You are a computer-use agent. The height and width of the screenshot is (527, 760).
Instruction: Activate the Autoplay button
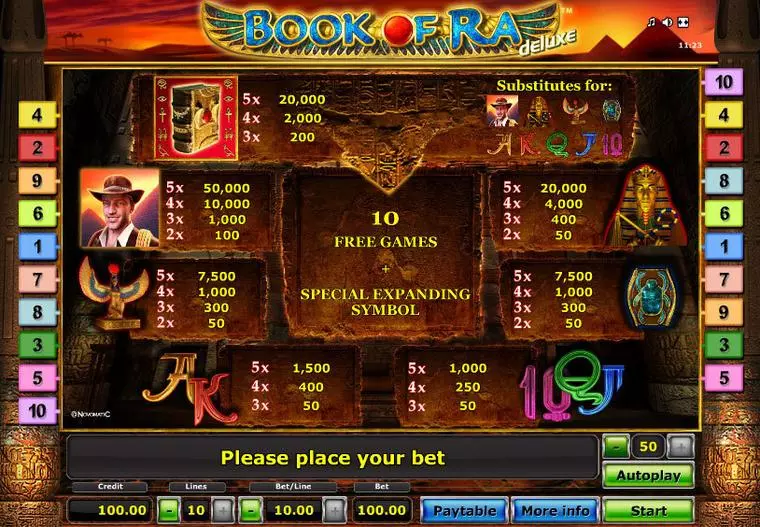tap(648, 475)
